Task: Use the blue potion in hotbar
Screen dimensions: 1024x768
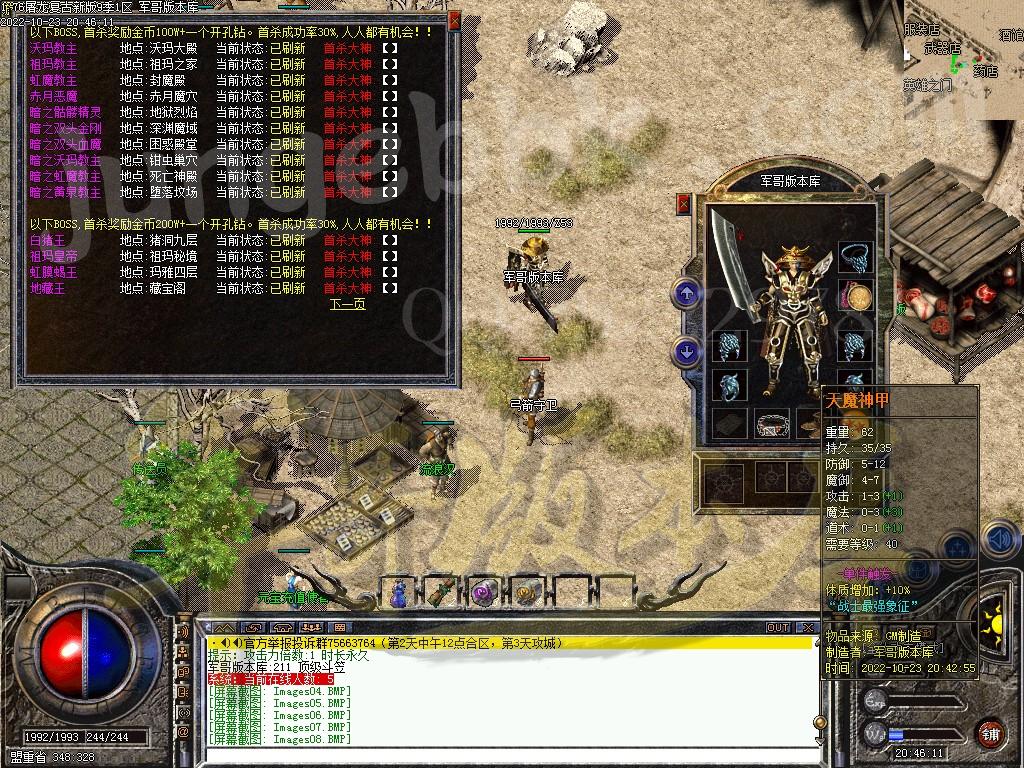Action: click(399, 592)
